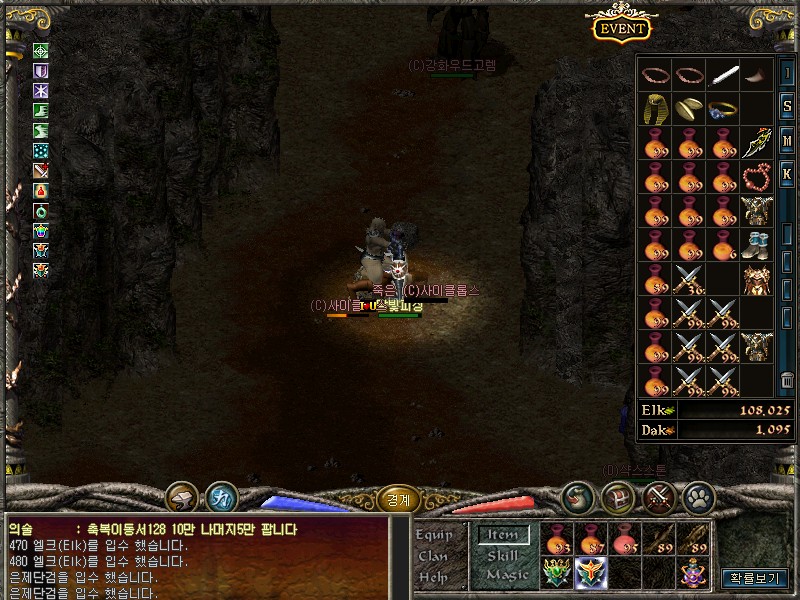Select the Item tab
The height and width of the screenshot is (600, 800).
point(503,535)
